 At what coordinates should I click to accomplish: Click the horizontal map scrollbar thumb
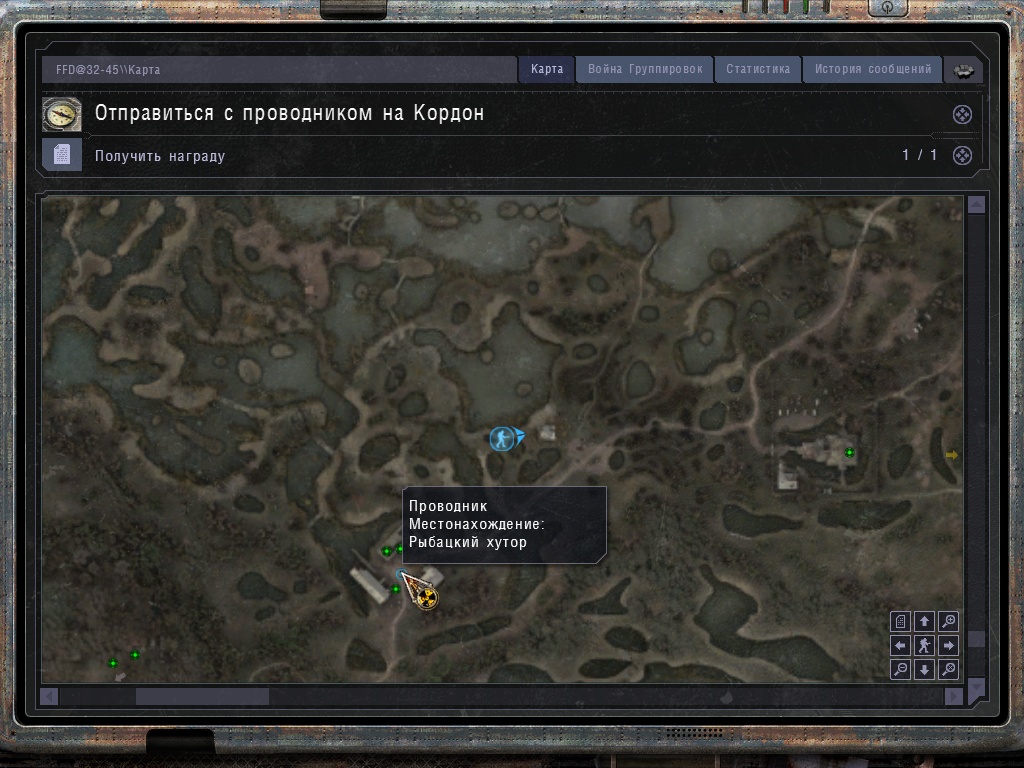click(x=202, y=696)
